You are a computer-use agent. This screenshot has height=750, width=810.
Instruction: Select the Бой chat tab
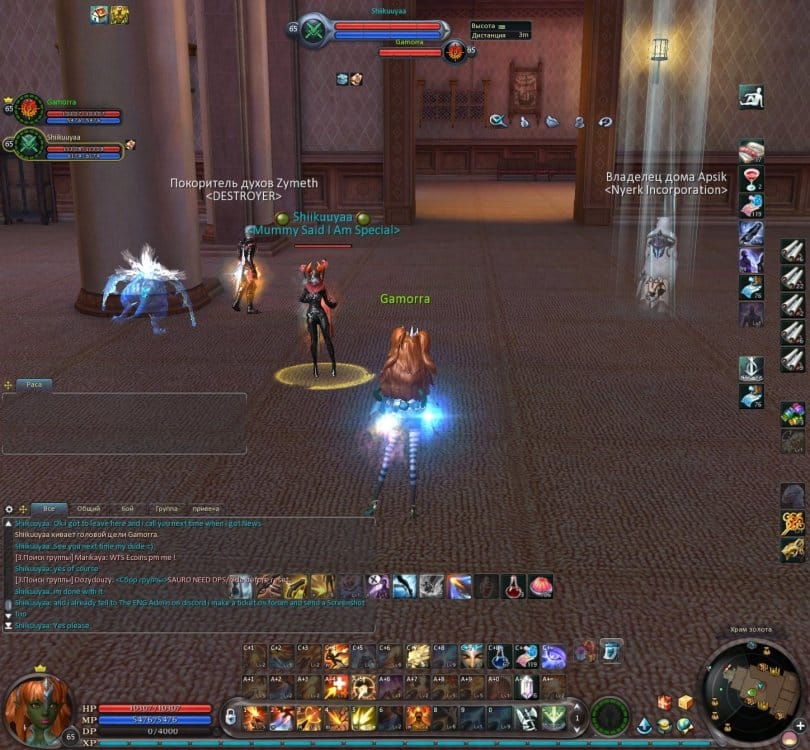click(x=127, y=508)
